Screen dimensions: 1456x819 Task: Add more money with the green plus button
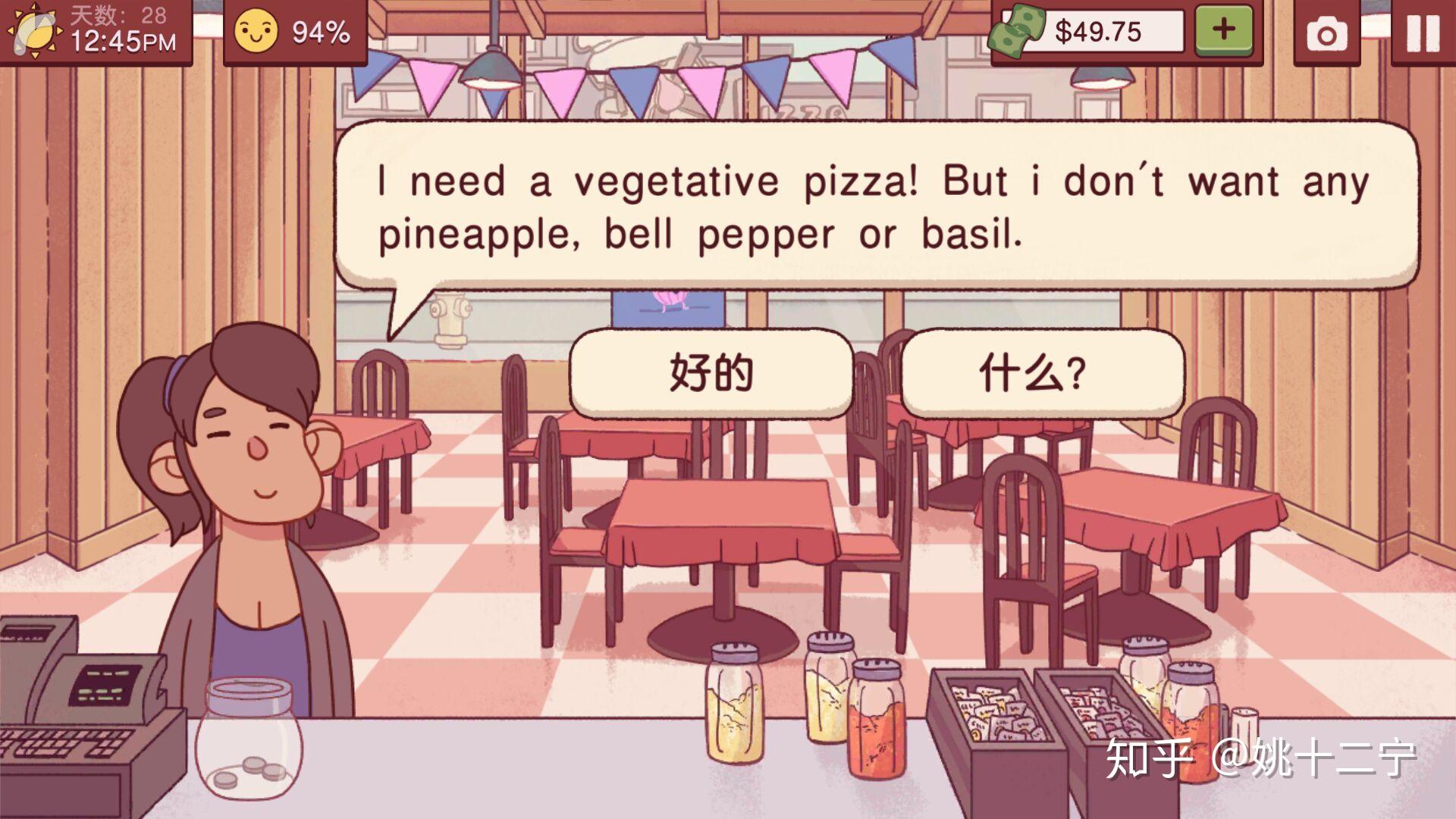[1223, 30]
